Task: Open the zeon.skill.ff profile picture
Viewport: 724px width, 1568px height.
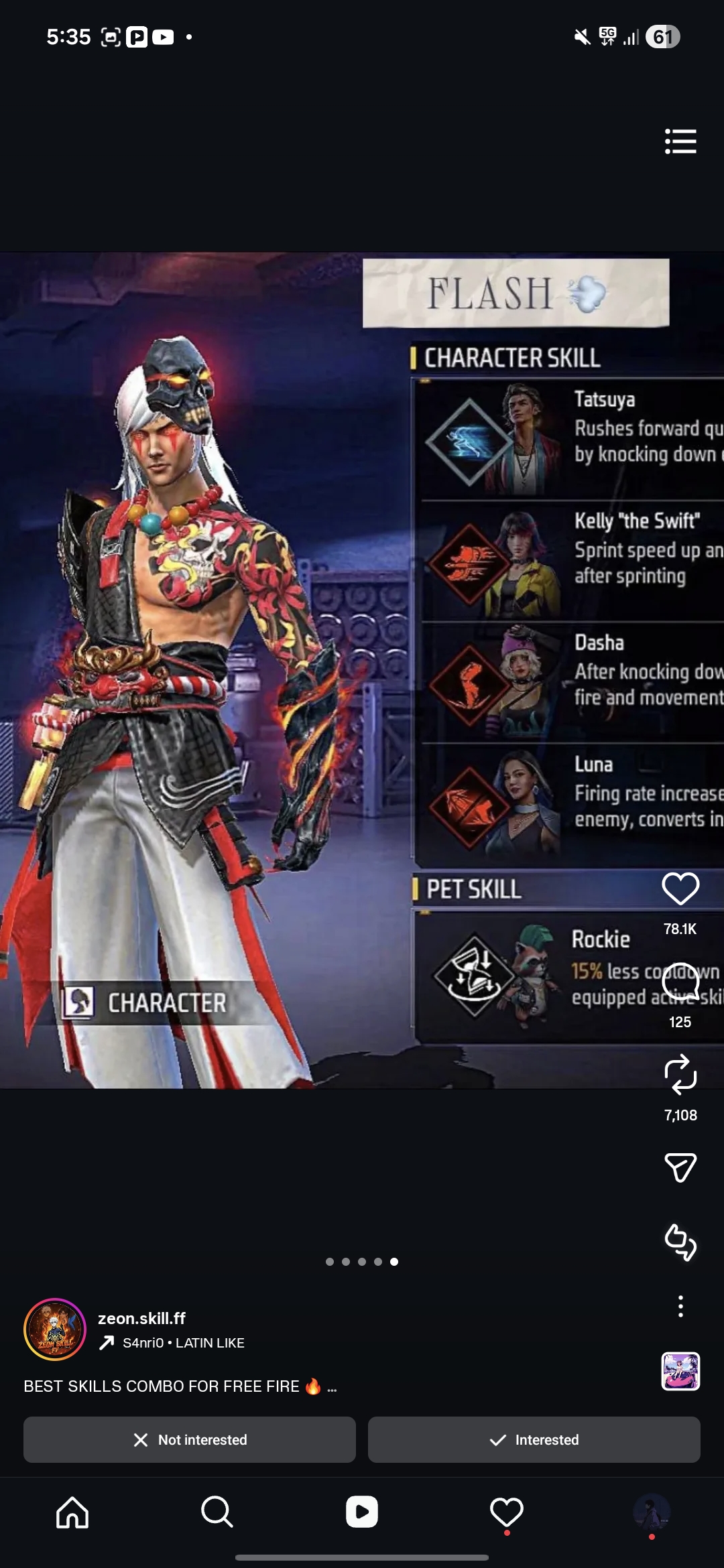Action: (x=55, y=1329)
